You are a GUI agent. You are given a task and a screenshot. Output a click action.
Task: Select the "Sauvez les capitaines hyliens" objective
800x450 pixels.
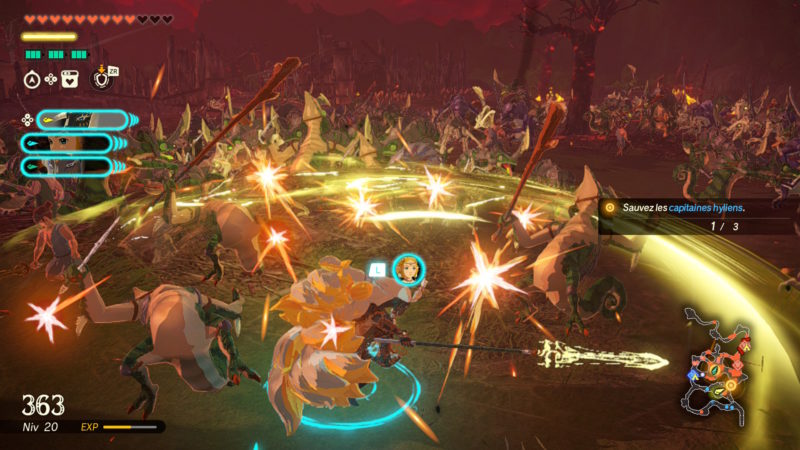pos(684,208)
